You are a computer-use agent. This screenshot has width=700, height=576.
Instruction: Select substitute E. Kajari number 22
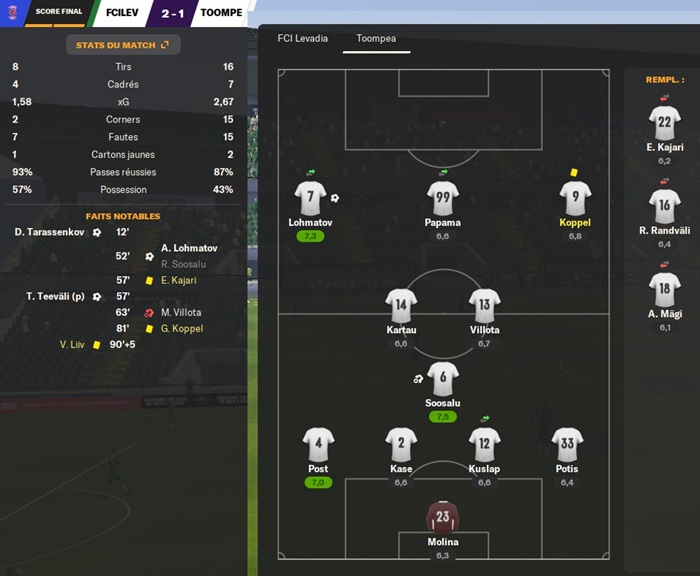(x=664, y=123)
